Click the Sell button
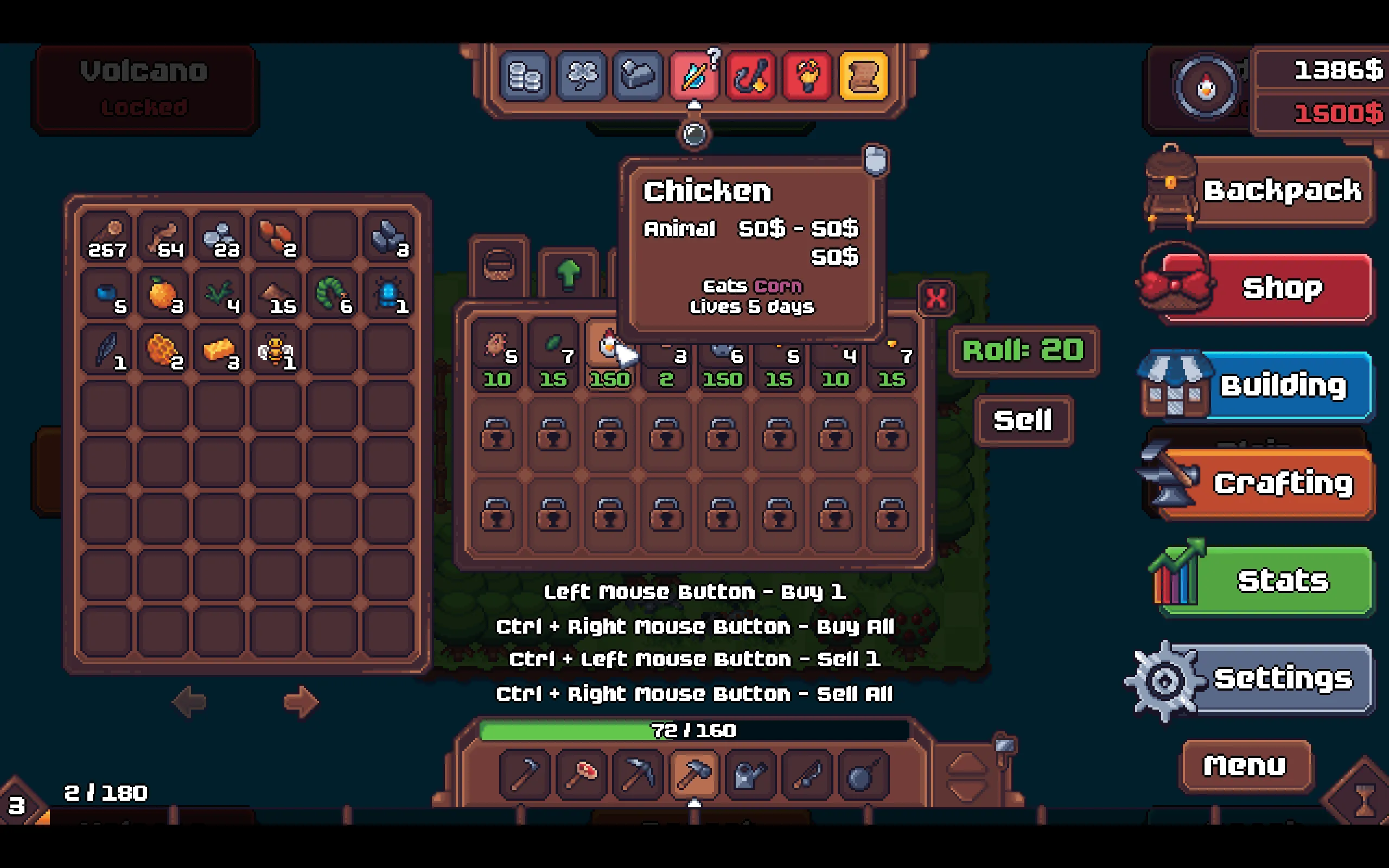This screenshot has width=1389, height=868. (1023, 420)
